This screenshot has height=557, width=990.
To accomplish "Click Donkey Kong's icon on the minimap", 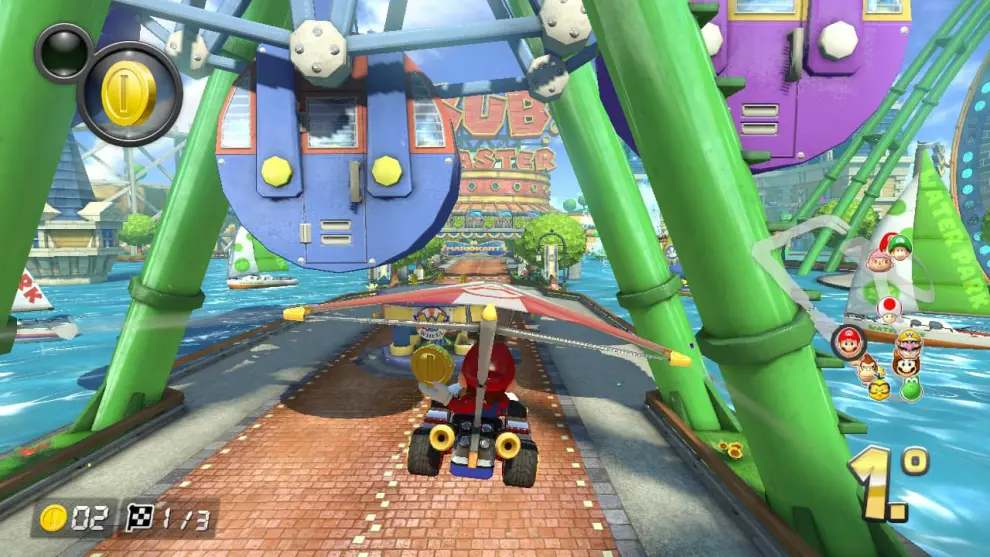I will click(x=868, y=368).
